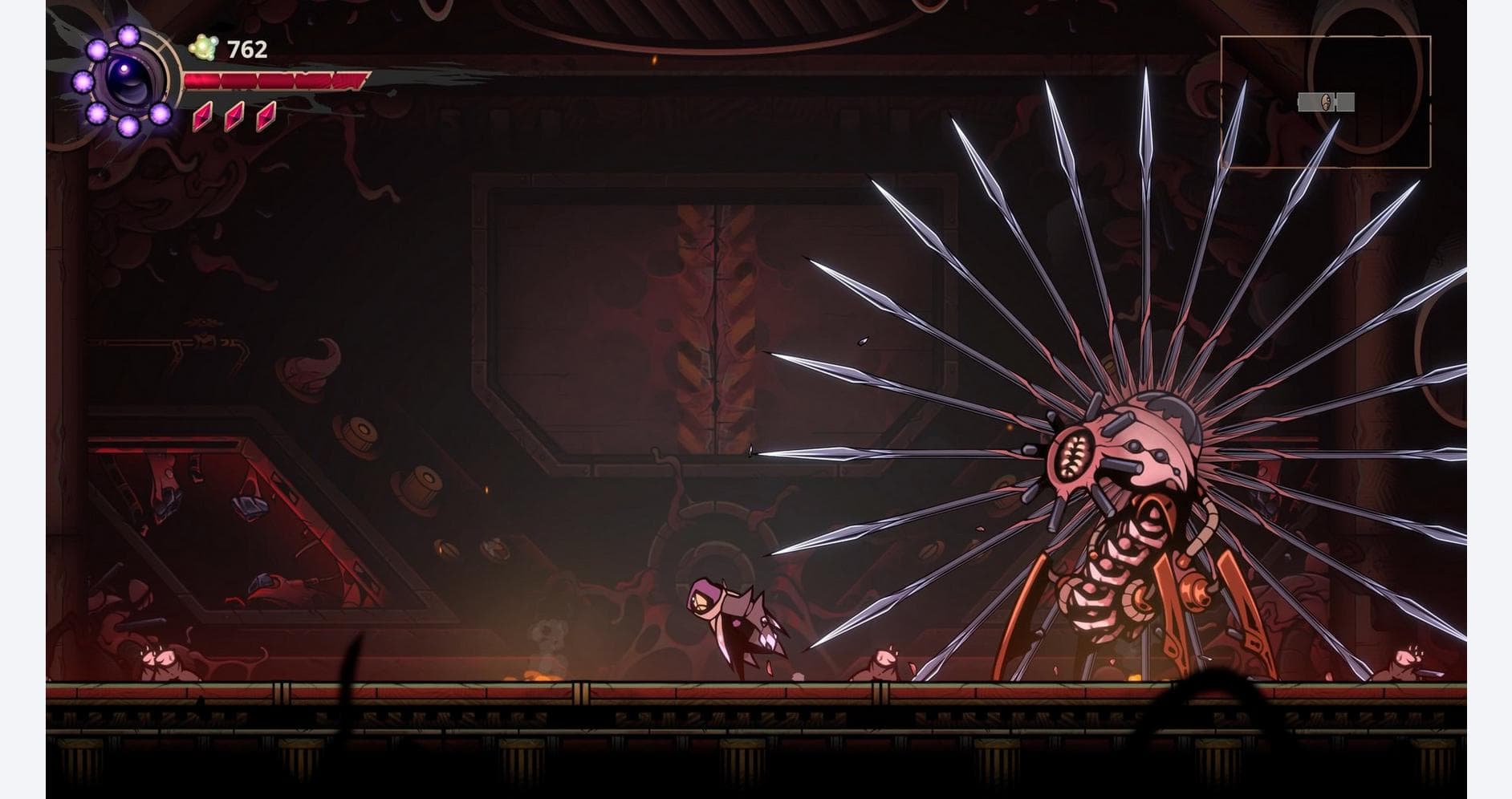This screenshot has height=799, width=1512.
Task: Click the player marker inside the minimap
Action: pyautogui.click(x=1326, y=102)
